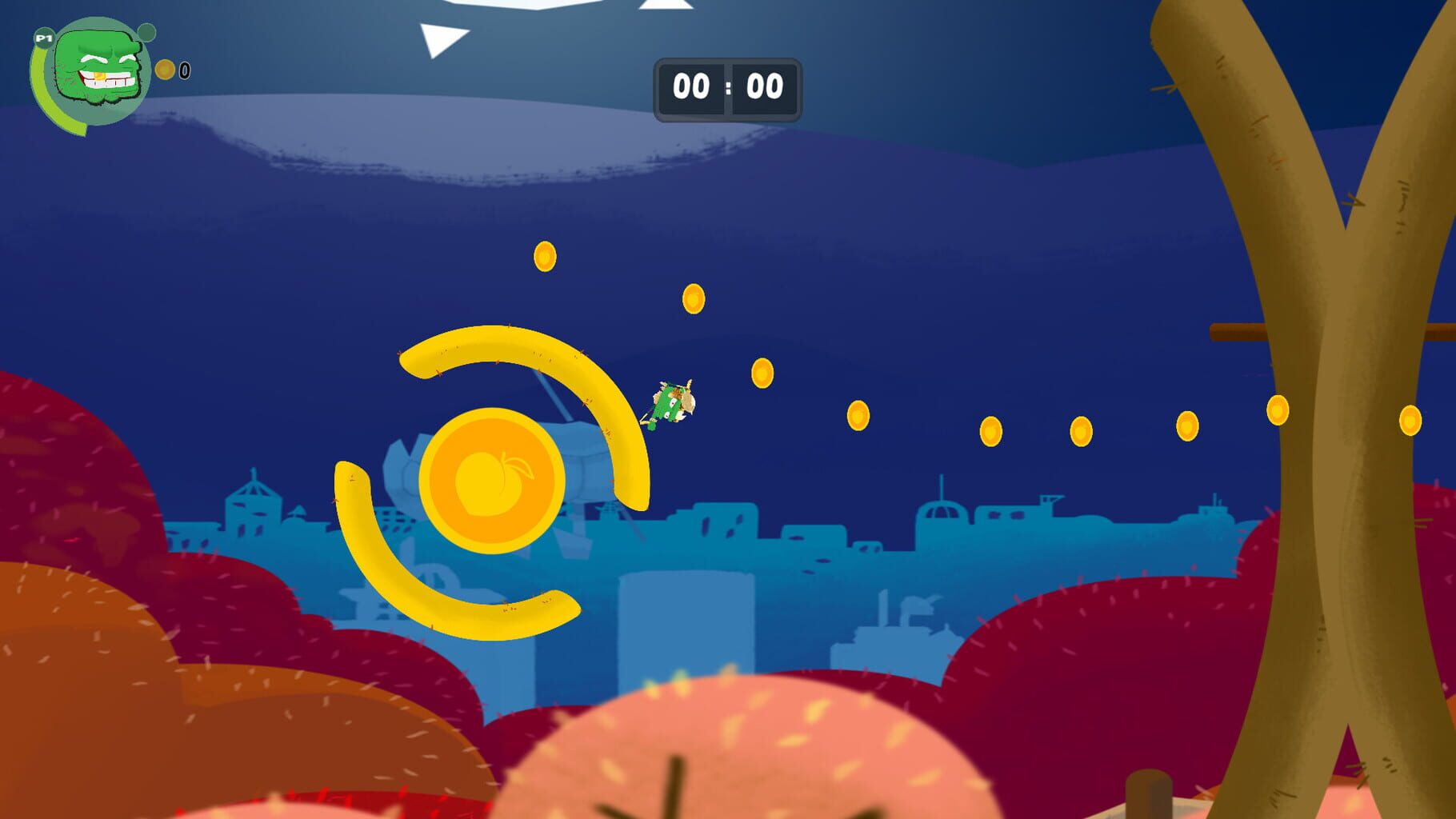Click the seconds section of the 00:00 timer
This screenshot has width=1456, height=819.
(x=764, y=88)
